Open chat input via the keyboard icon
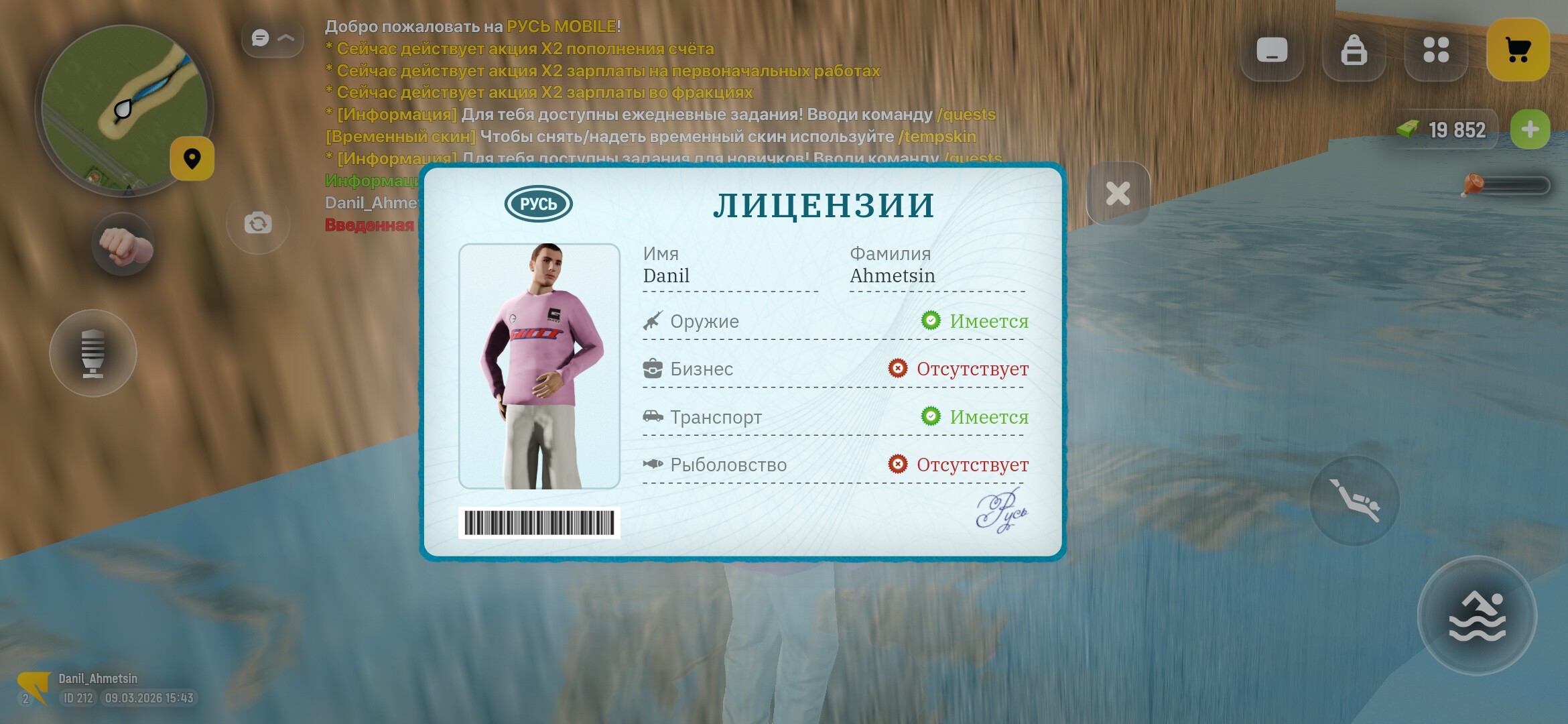The width and height of the screenshot is (1568, 724). click(1272, 49)
